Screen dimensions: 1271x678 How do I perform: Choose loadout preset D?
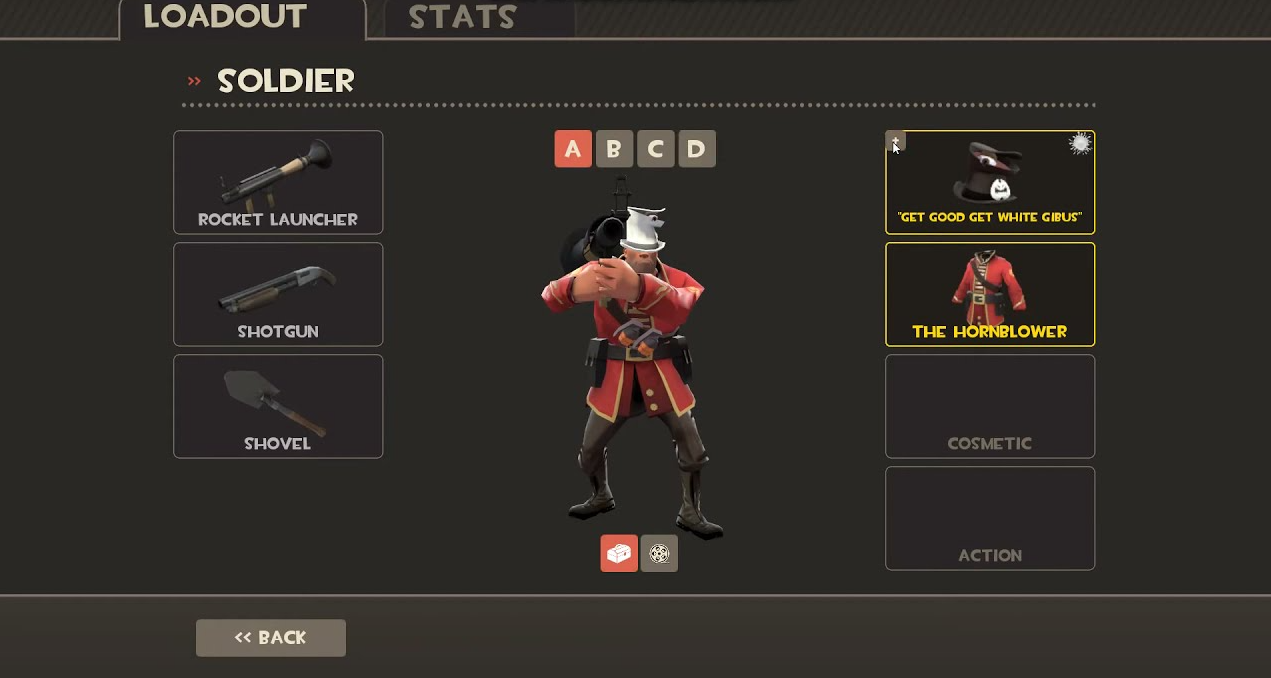coord(697,149)
